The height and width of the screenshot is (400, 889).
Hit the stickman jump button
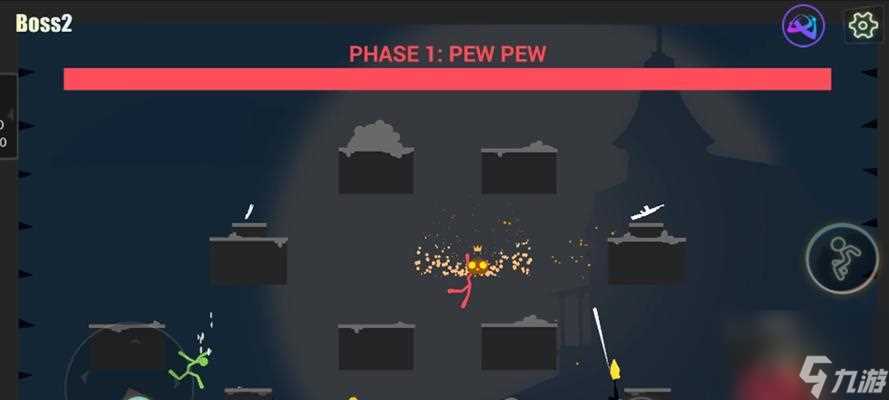[x=843, y=258]
